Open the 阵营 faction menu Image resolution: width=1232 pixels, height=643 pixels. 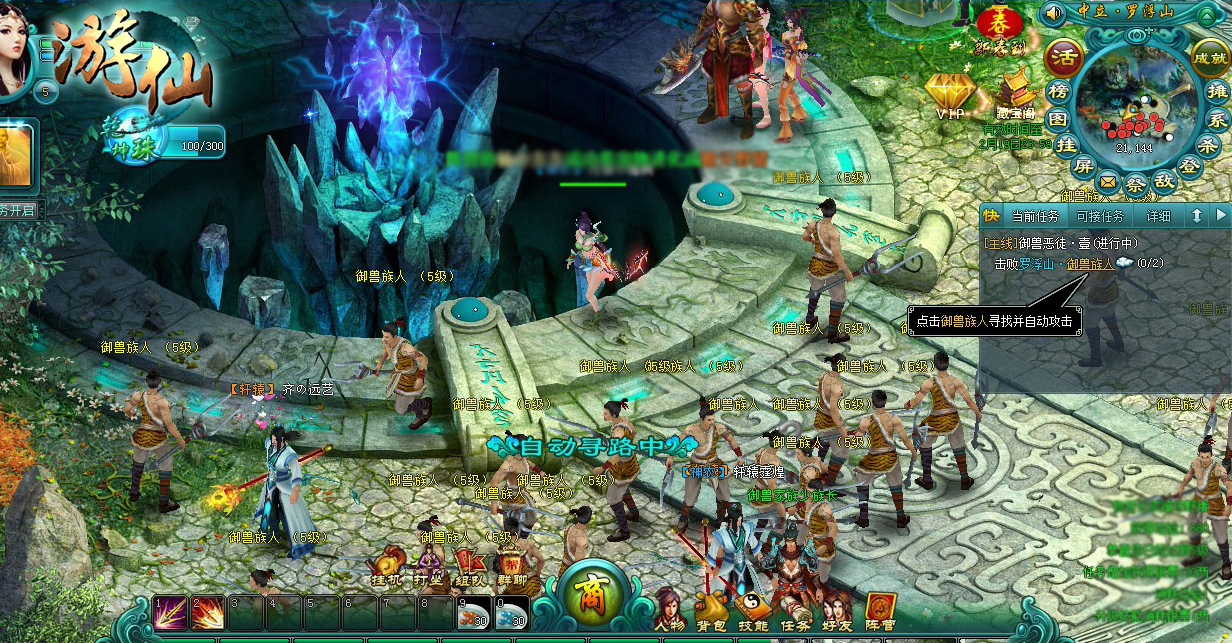(880, 608)
